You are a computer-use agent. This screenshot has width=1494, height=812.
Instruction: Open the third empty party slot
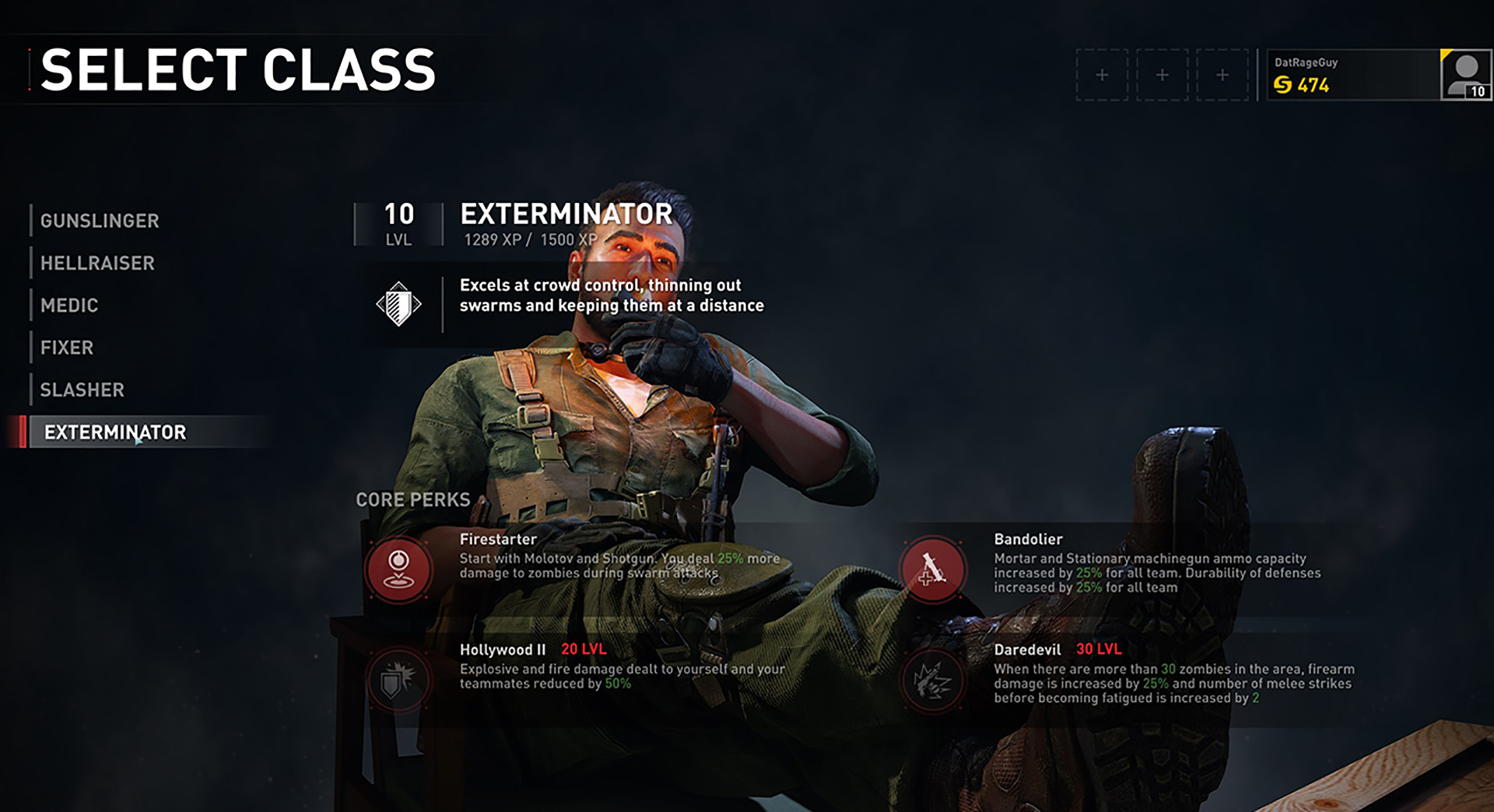1222,74
